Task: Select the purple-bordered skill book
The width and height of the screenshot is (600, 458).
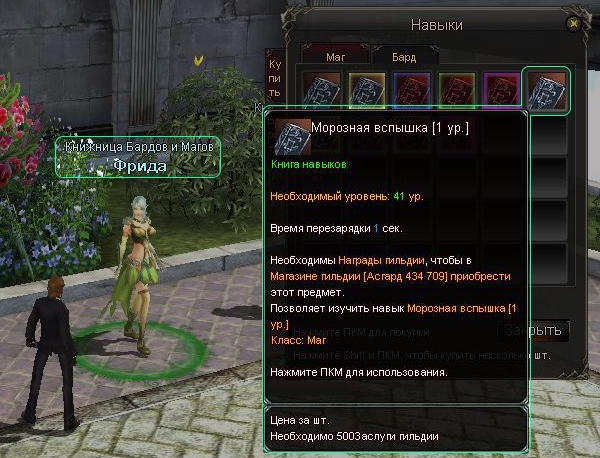Action: [500, 89]
